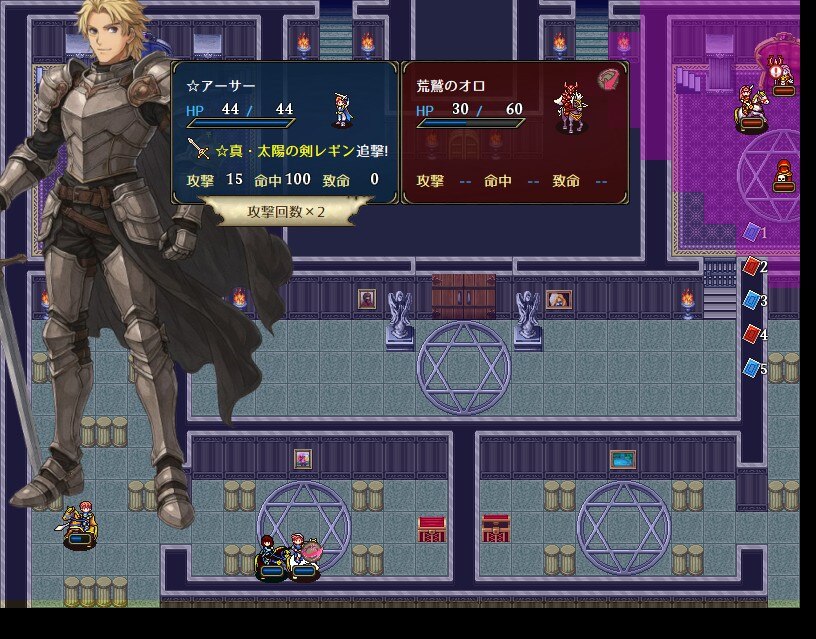Select turn-order marker number 1

tap(752, 232)
